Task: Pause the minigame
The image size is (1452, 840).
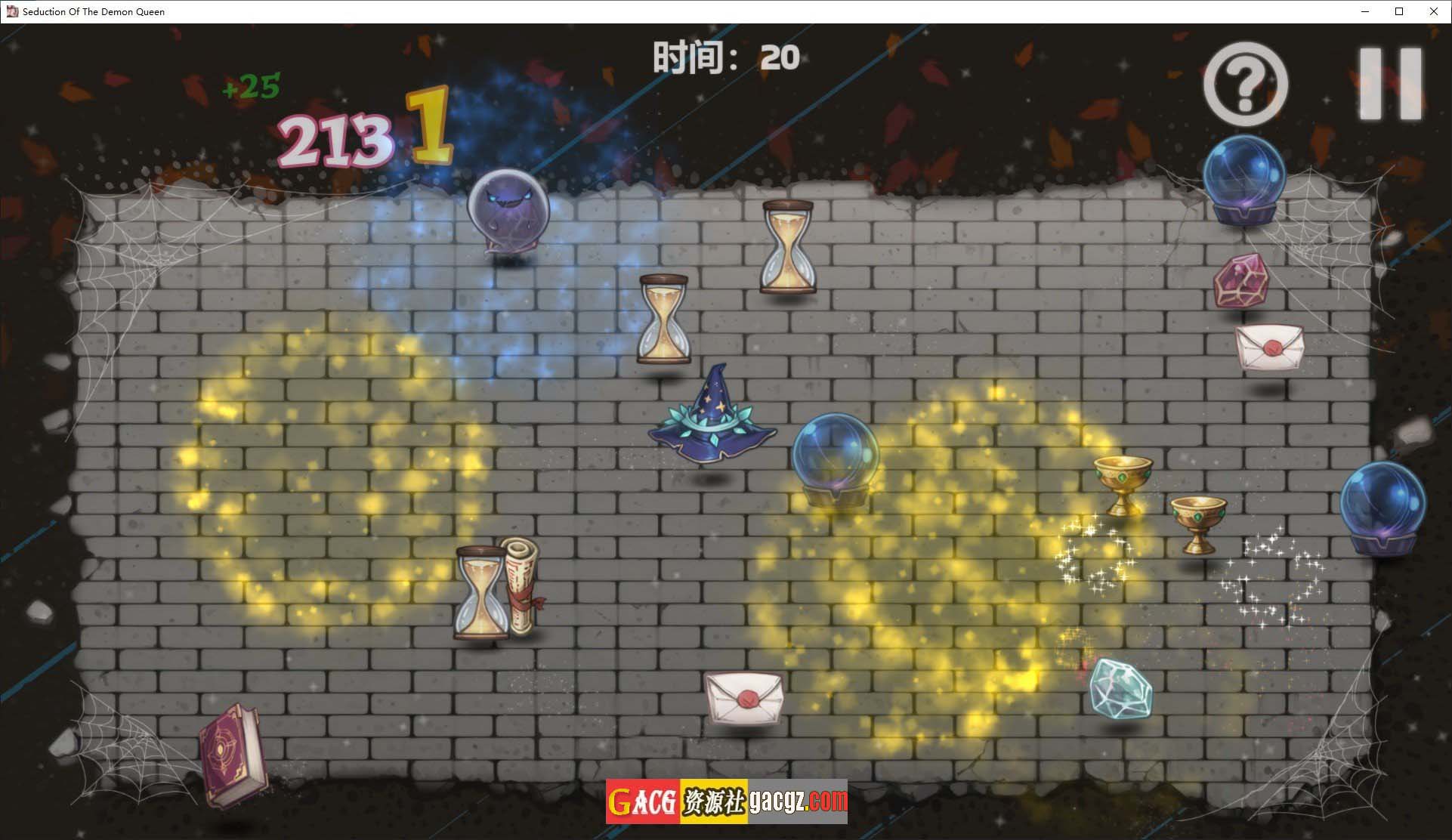Action: (1390, 84)
